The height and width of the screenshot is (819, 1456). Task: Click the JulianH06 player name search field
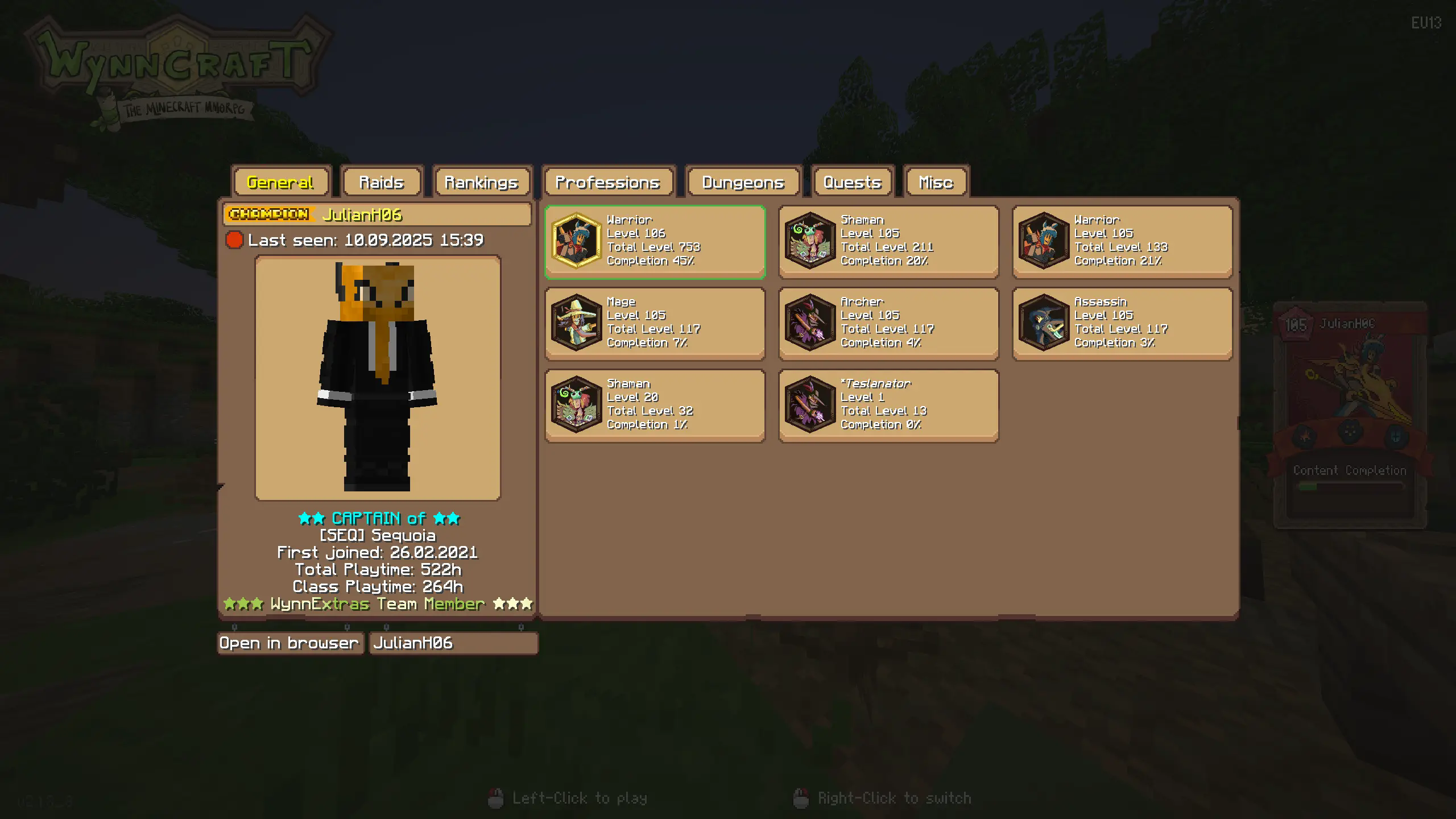[x=453, y=643]
